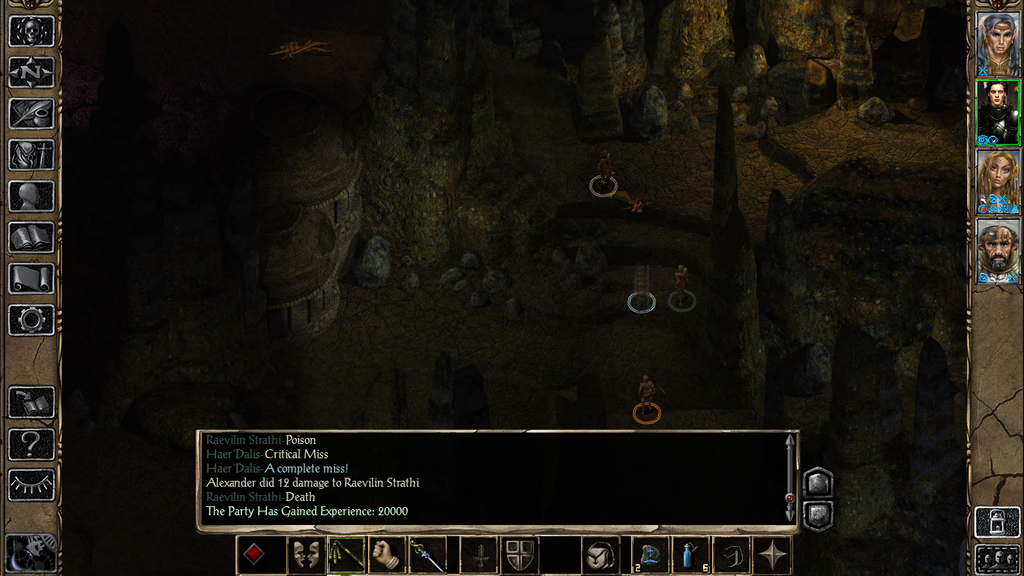Select the dark-haired man in black armor portrait
The height and width of the screenshot is (576, 1024).
(997, 111)
